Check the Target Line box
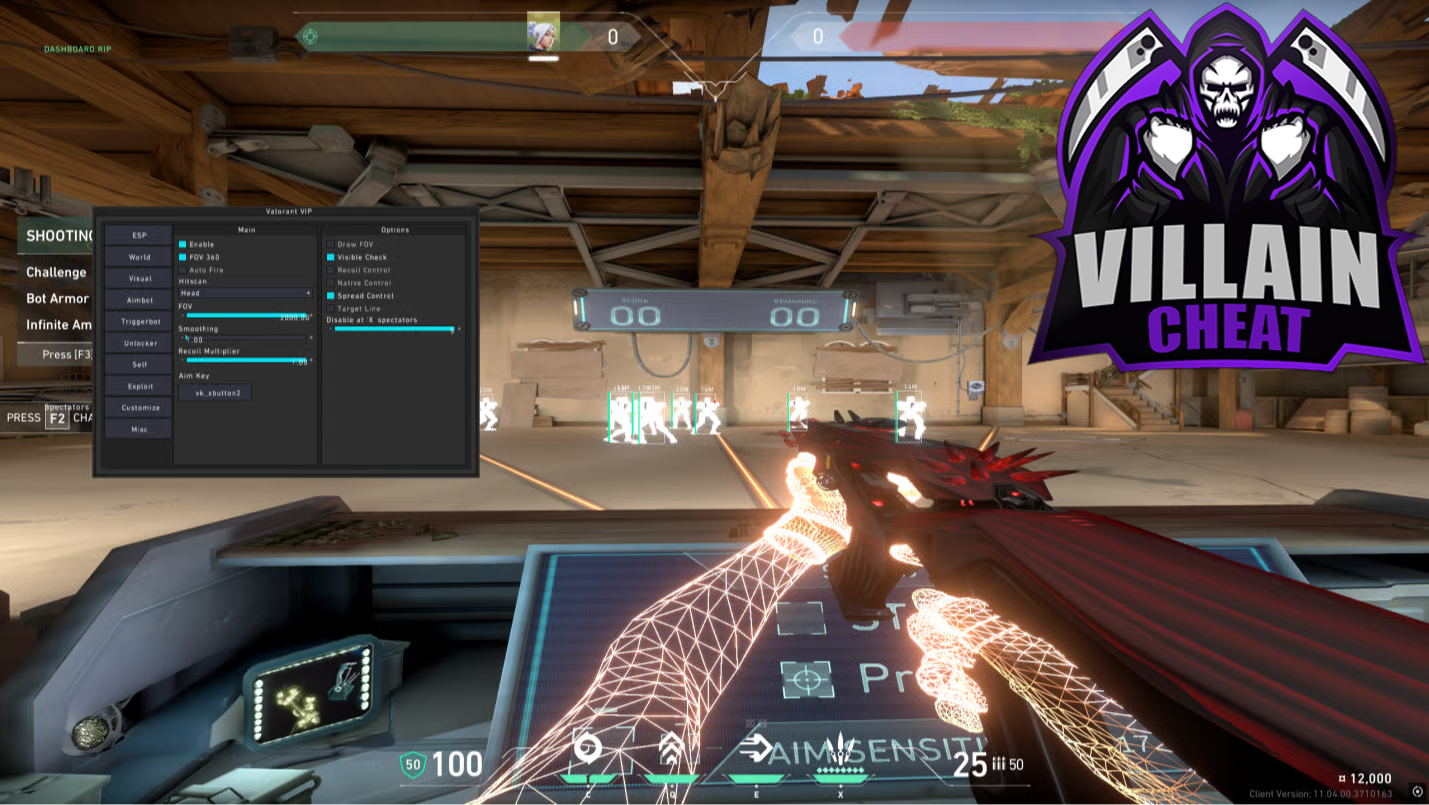Image resolution: width=1429 pixels, height=805 pixels. 331,309
